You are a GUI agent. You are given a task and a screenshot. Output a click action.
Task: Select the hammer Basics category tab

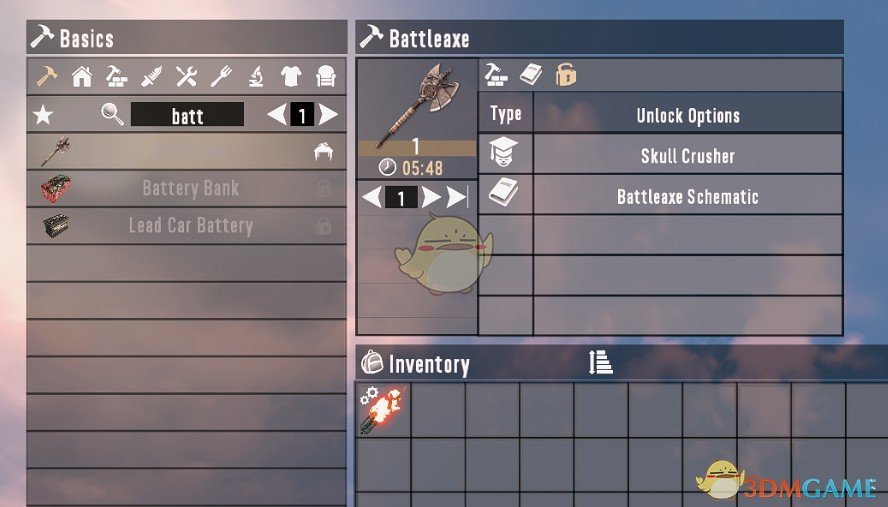click(x=46, y=76)
